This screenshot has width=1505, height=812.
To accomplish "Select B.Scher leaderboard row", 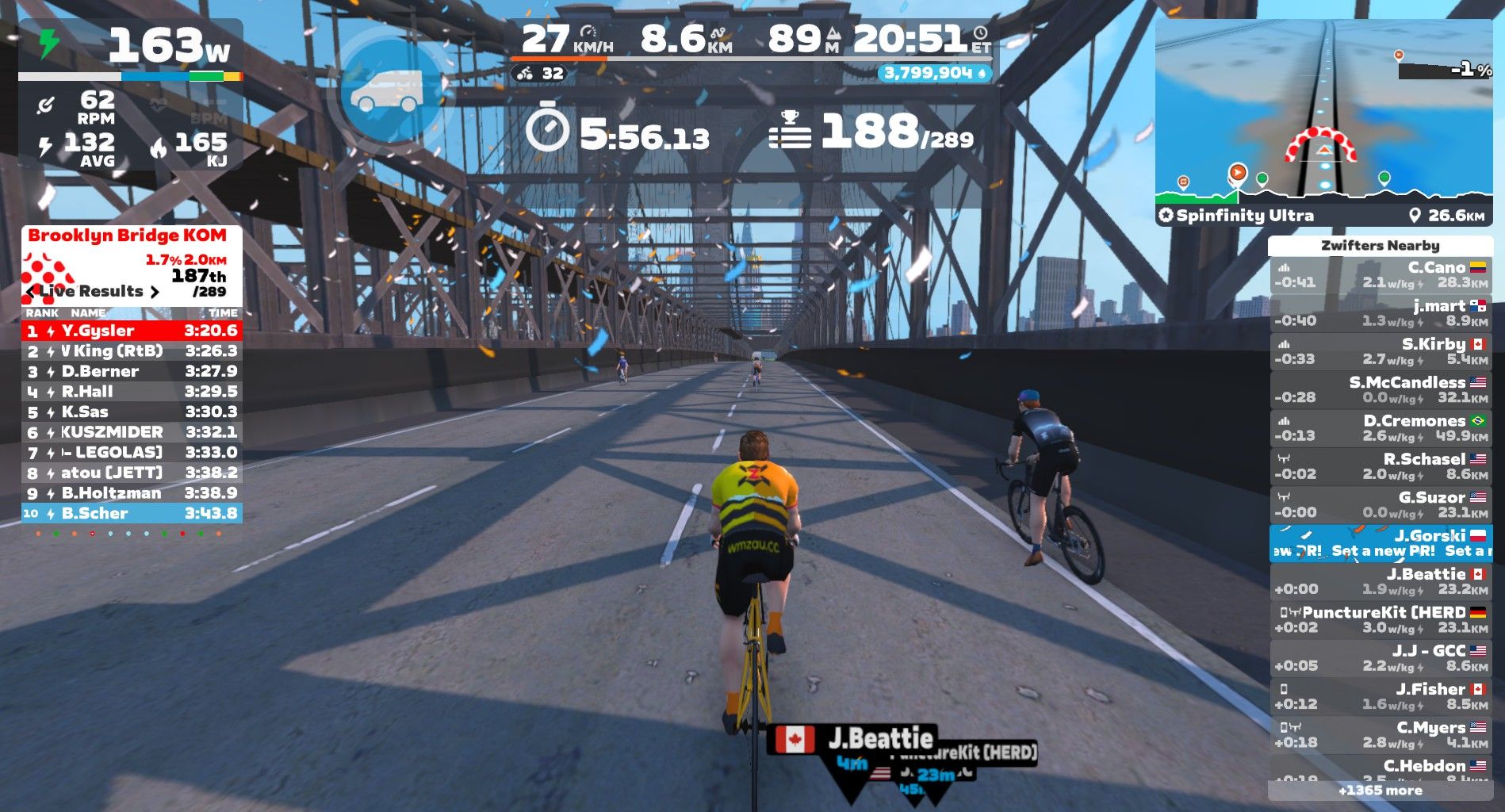I will 132,513.
